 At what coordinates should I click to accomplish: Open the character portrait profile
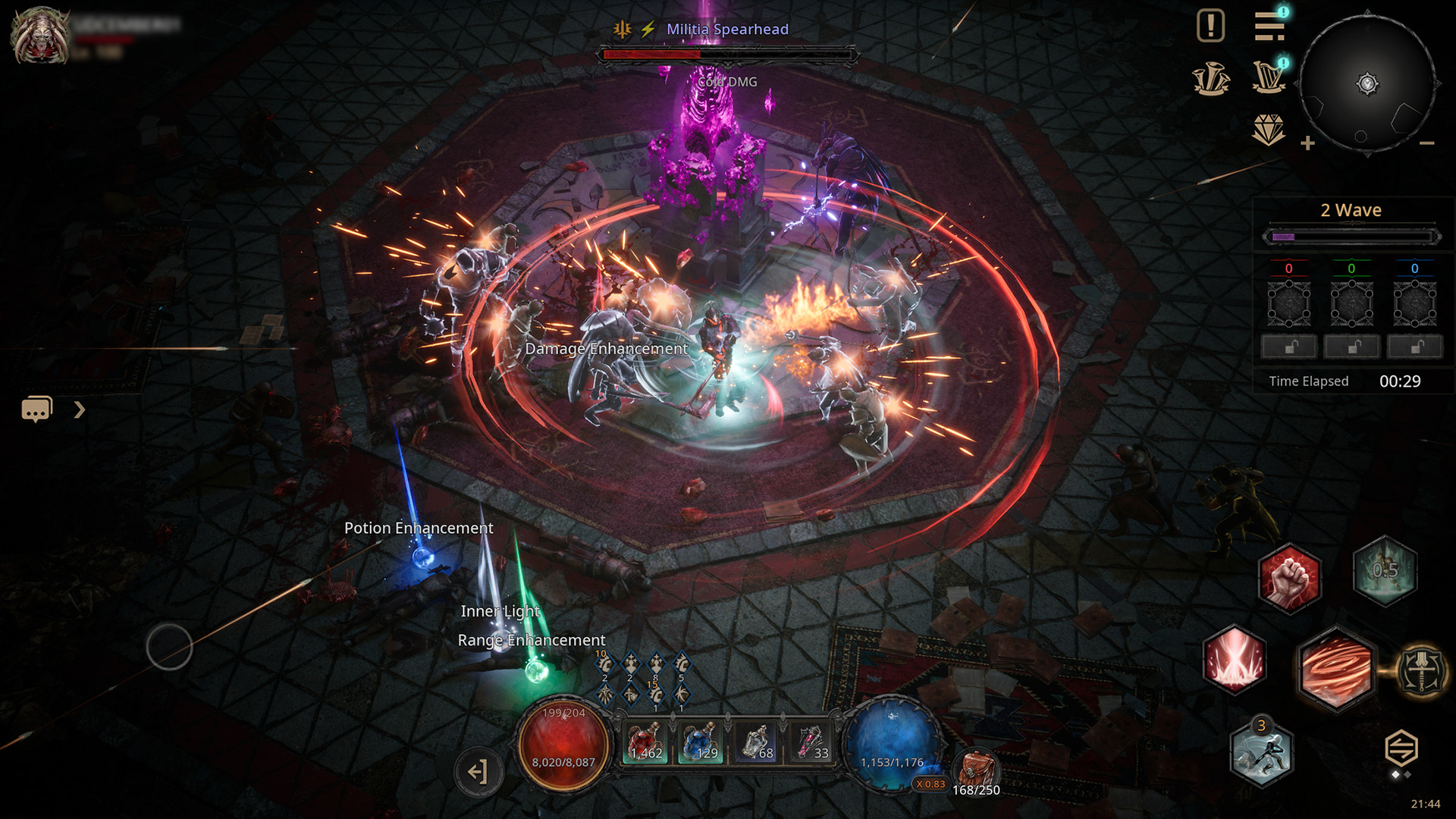(39, 36)
